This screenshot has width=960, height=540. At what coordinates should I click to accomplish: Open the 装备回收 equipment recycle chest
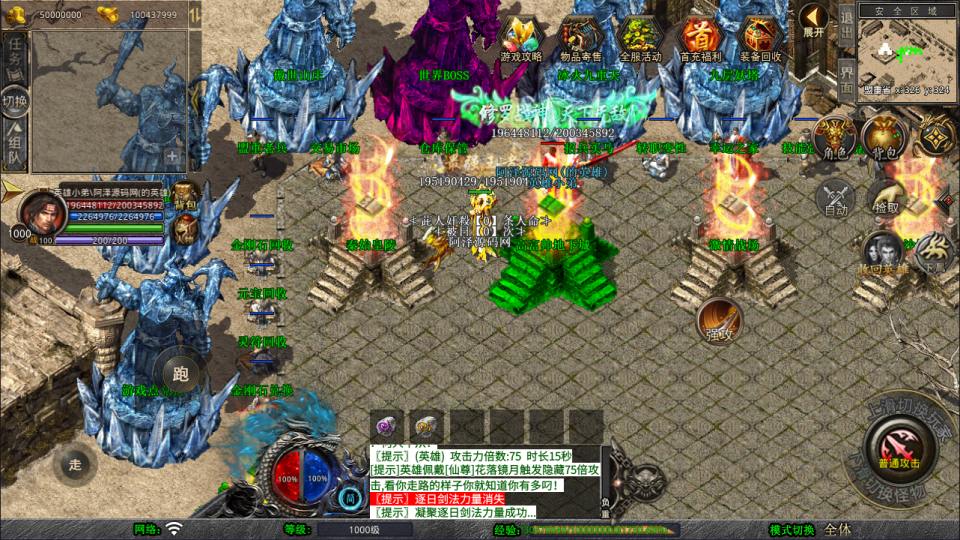pos(761,37)
